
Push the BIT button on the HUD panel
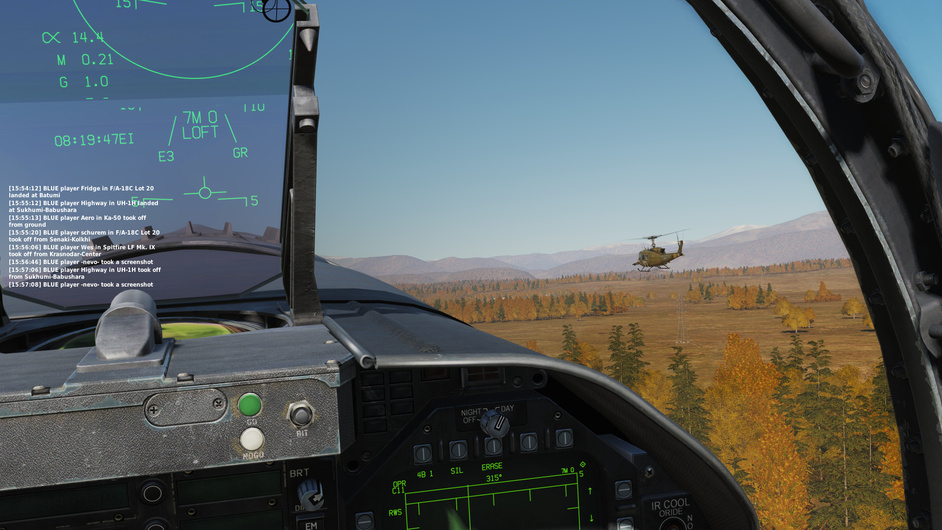pos(300,413)
